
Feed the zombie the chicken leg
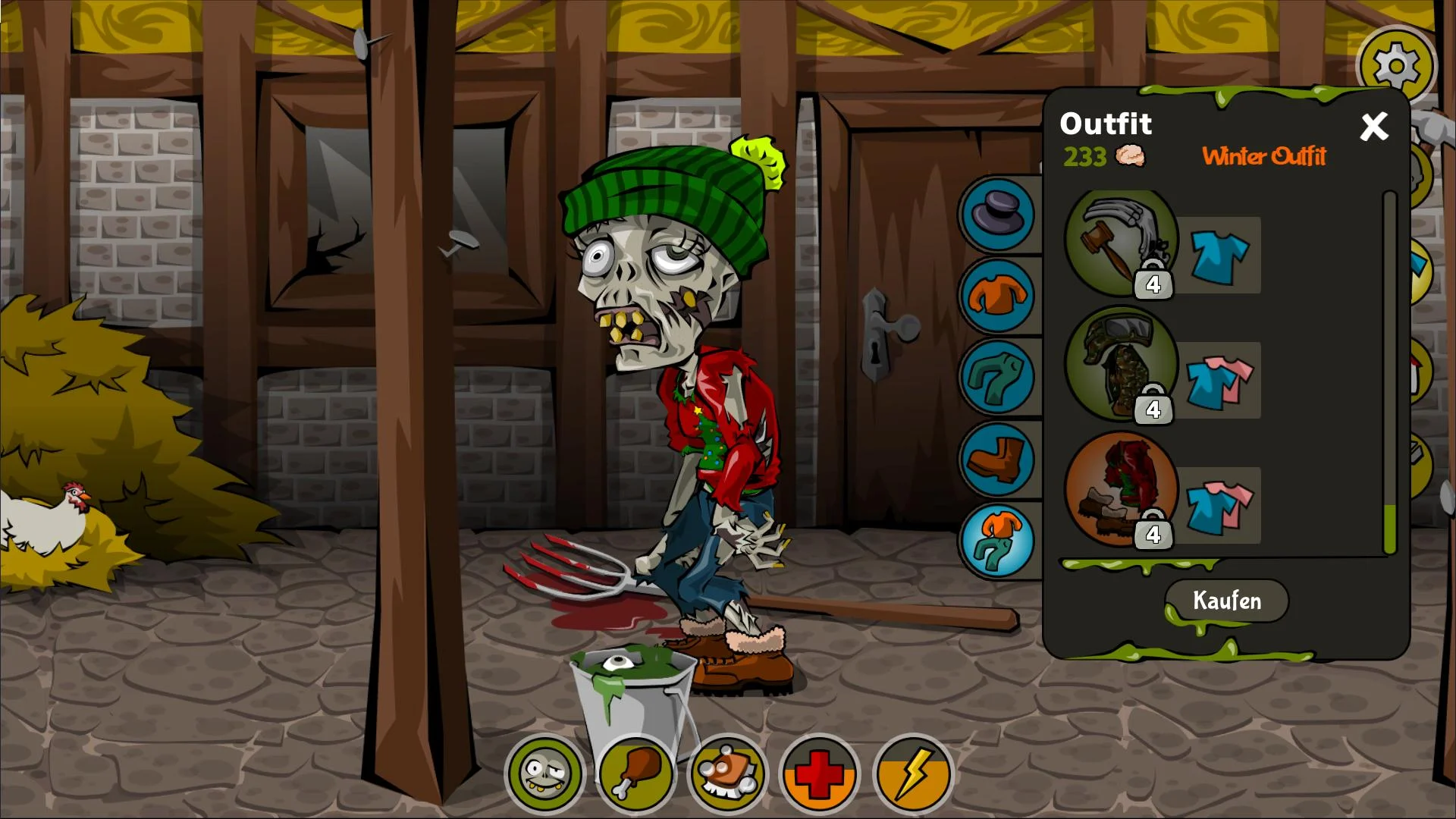637,775
